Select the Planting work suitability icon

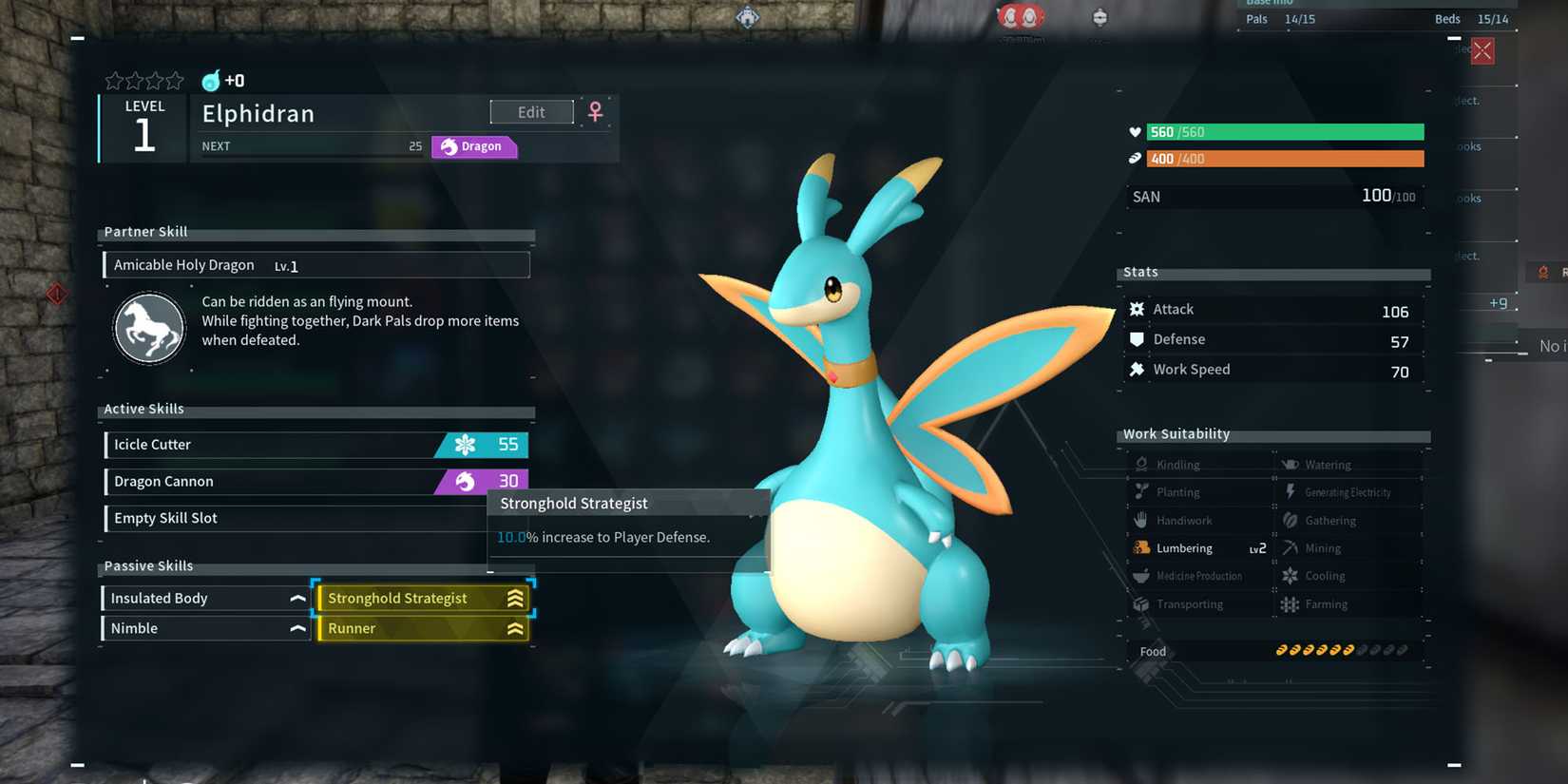(1143, 491)
